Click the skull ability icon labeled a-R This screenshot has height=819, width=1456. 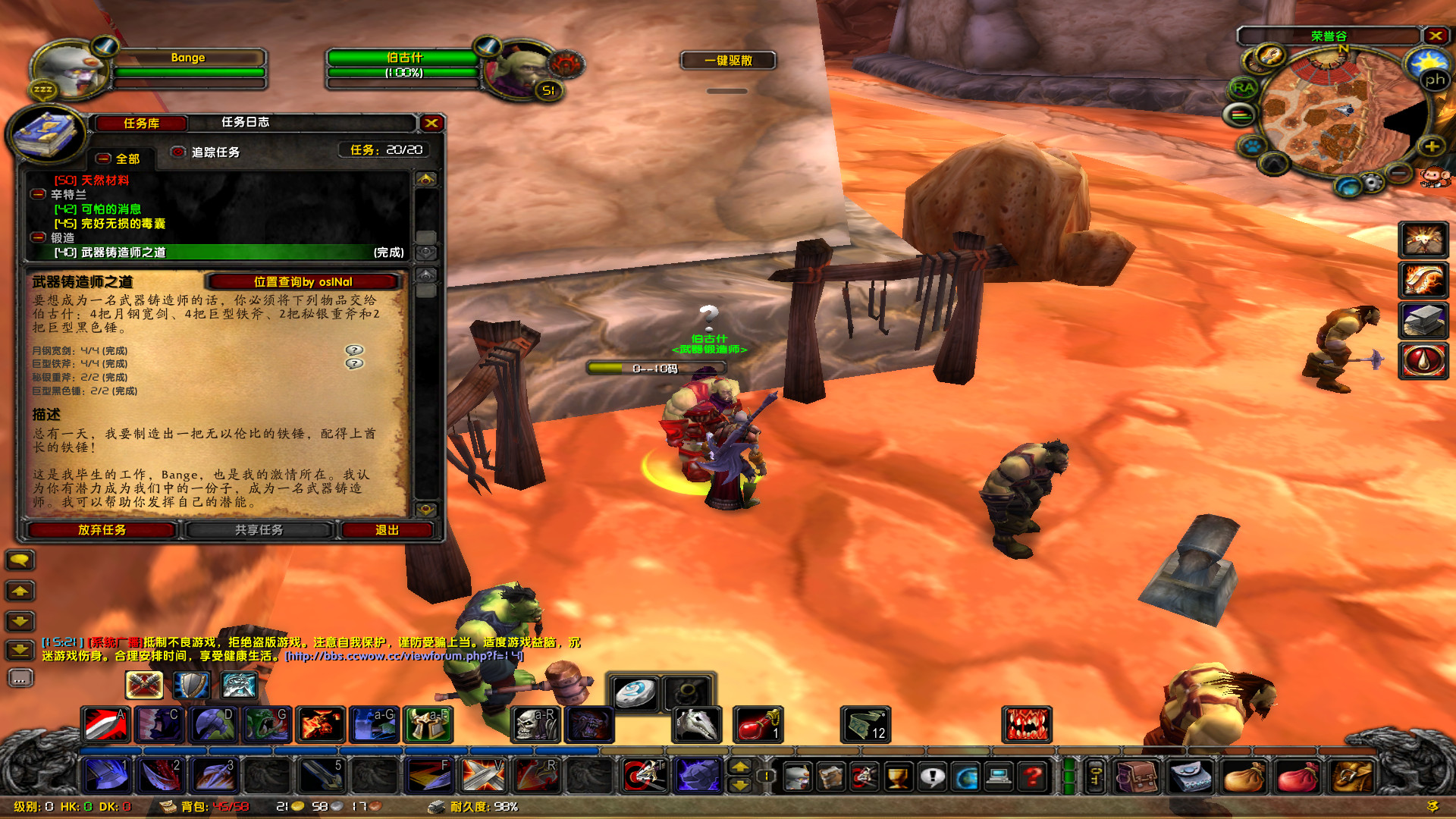(x=536, y=724)
